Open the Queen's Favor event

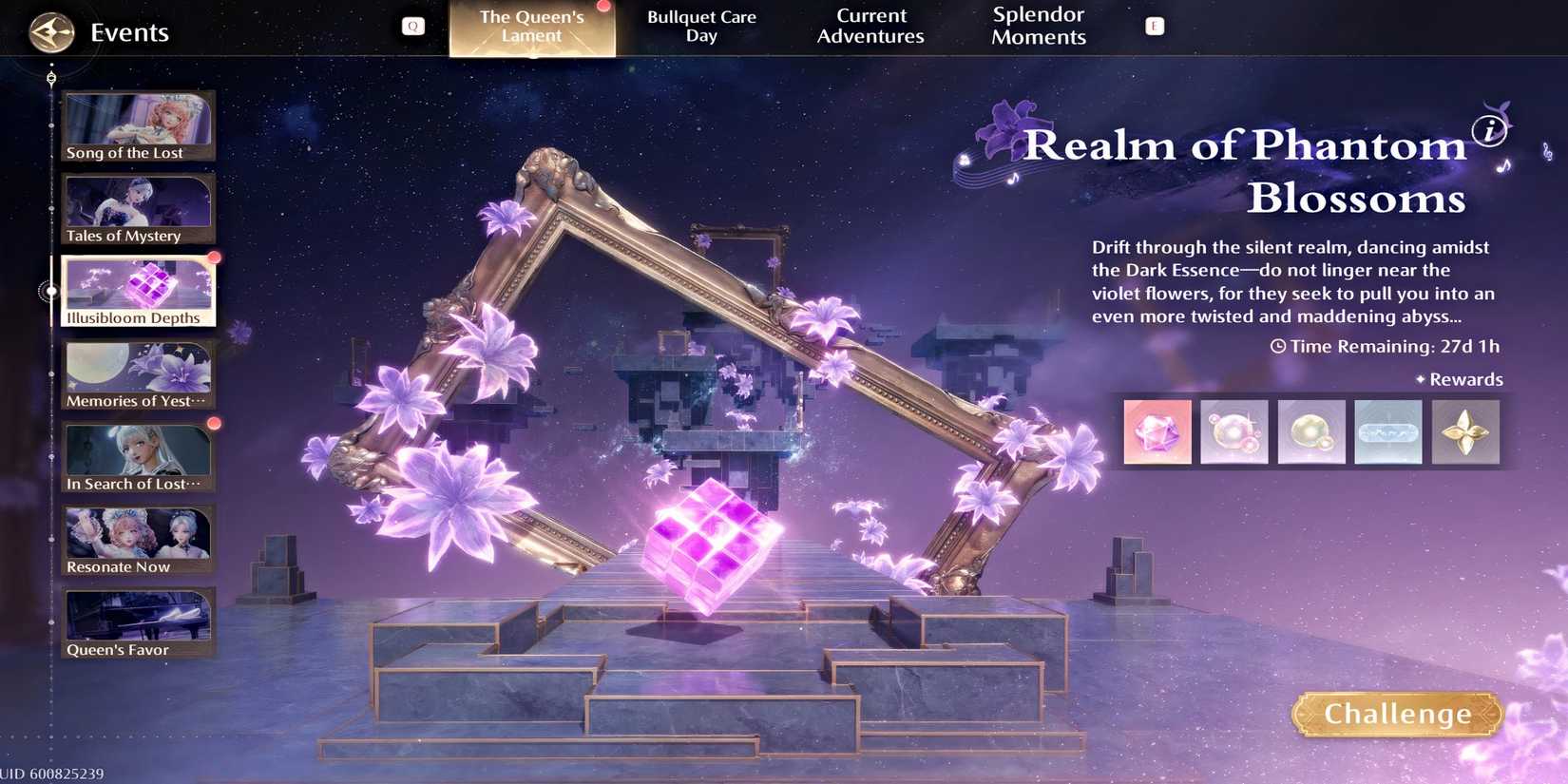click(x=138, y=620)
